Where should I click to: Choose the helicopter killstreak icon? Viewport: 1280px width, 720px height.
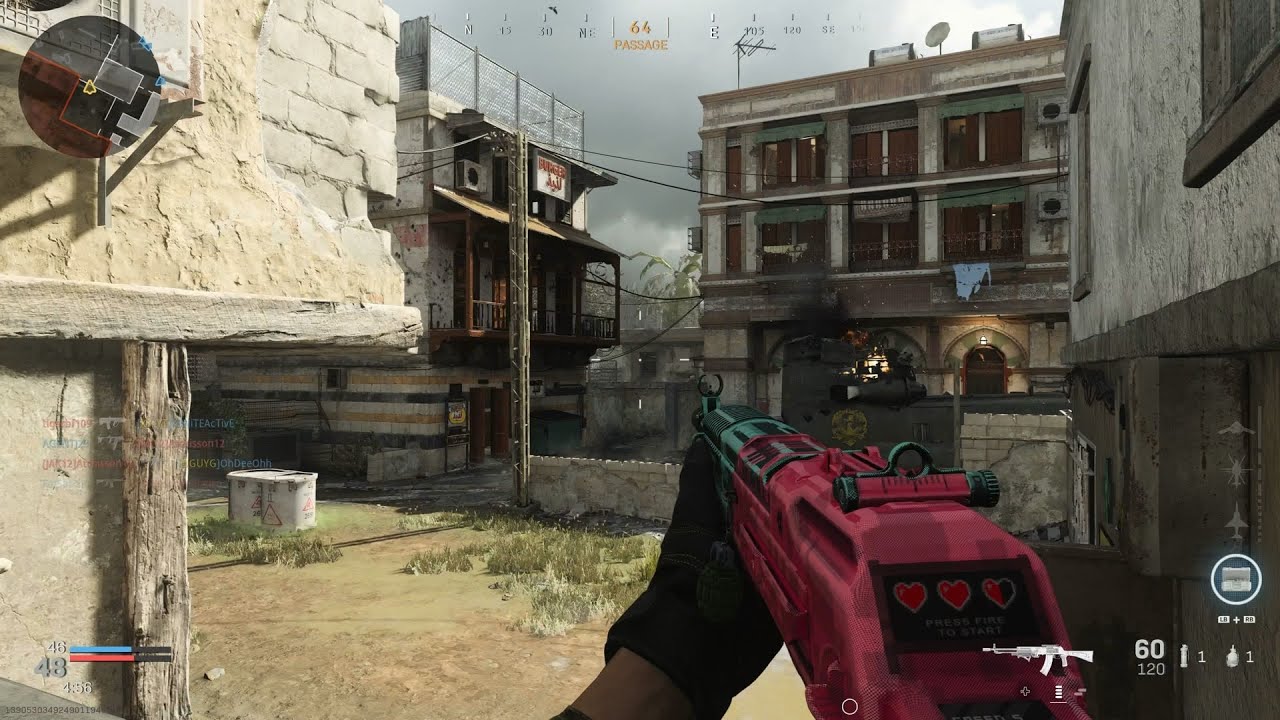(1236, 469)
